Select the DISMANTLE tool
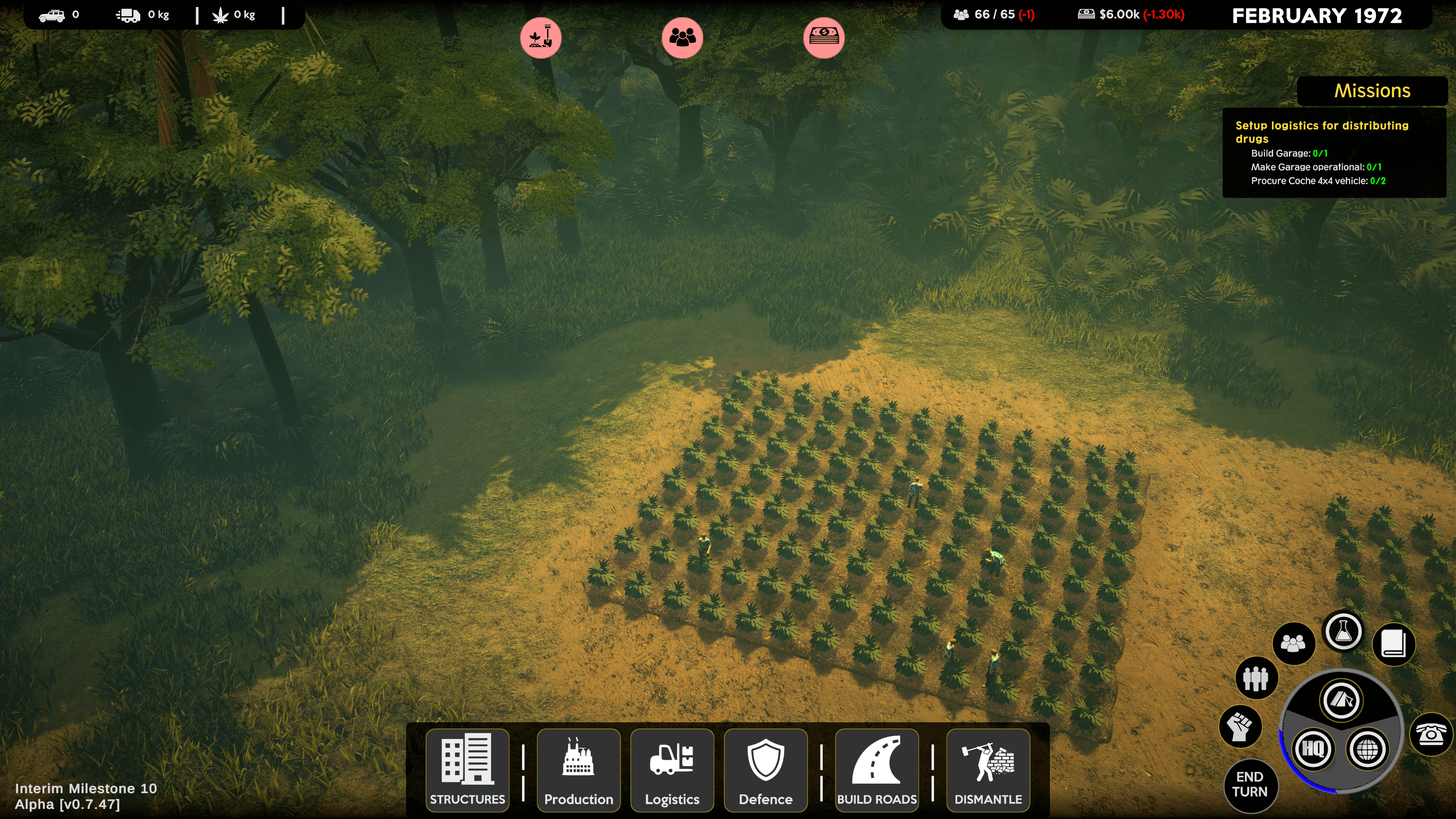Image resolution: width=1456 pixels, height=819 pixels. pos(988,770)
